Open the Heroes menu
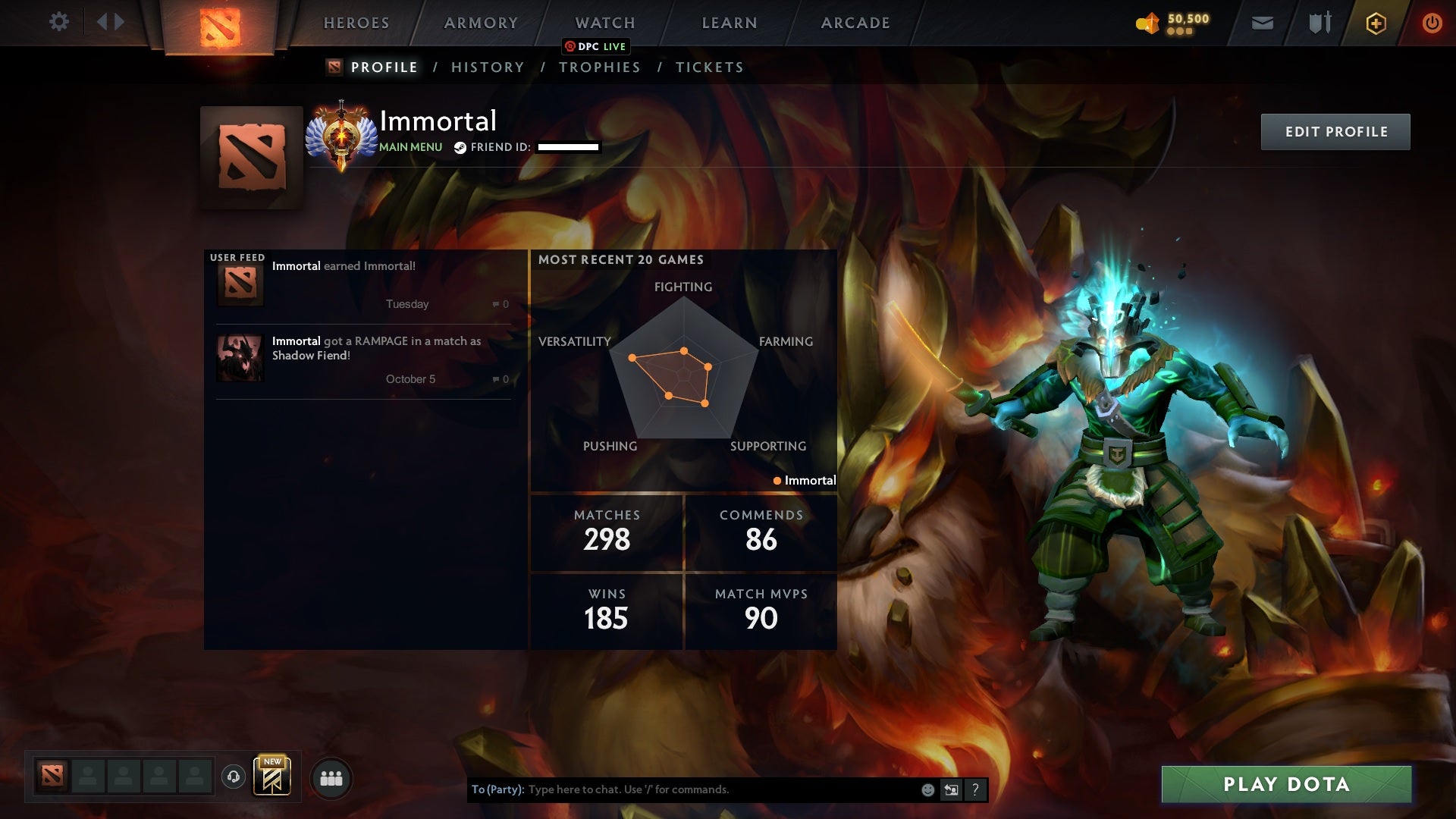 356,23
